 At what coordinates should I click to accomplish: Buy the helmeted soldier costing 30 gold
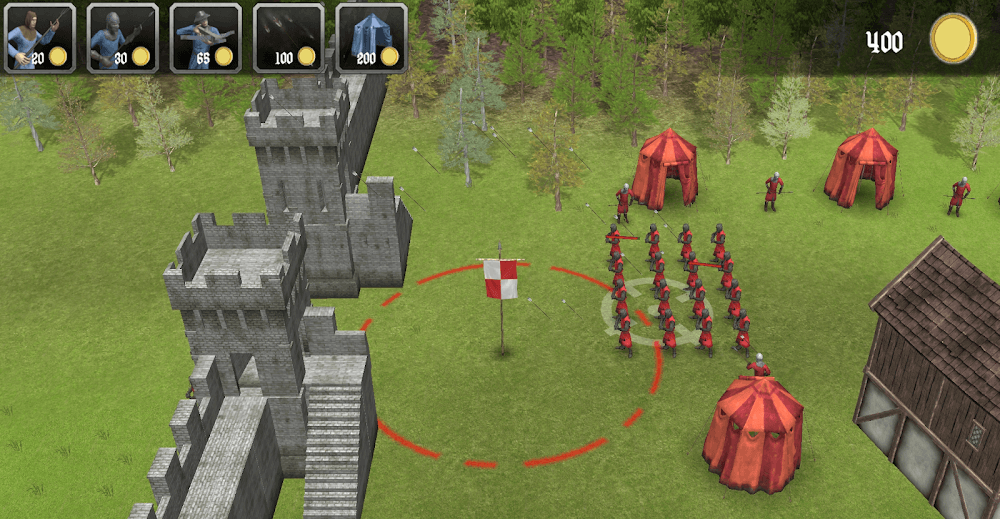(x=123, y=38)
